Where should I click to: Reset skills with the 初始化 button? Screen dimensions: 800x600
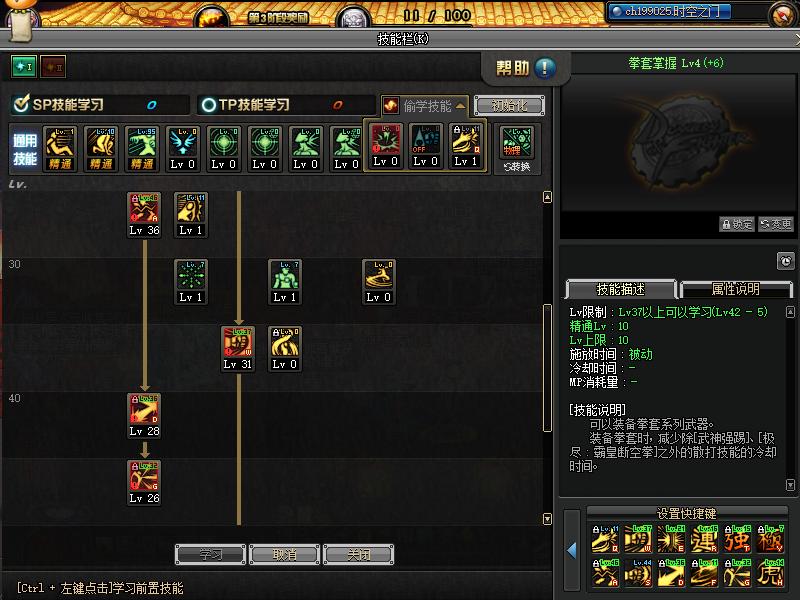[x=508, y=105]
